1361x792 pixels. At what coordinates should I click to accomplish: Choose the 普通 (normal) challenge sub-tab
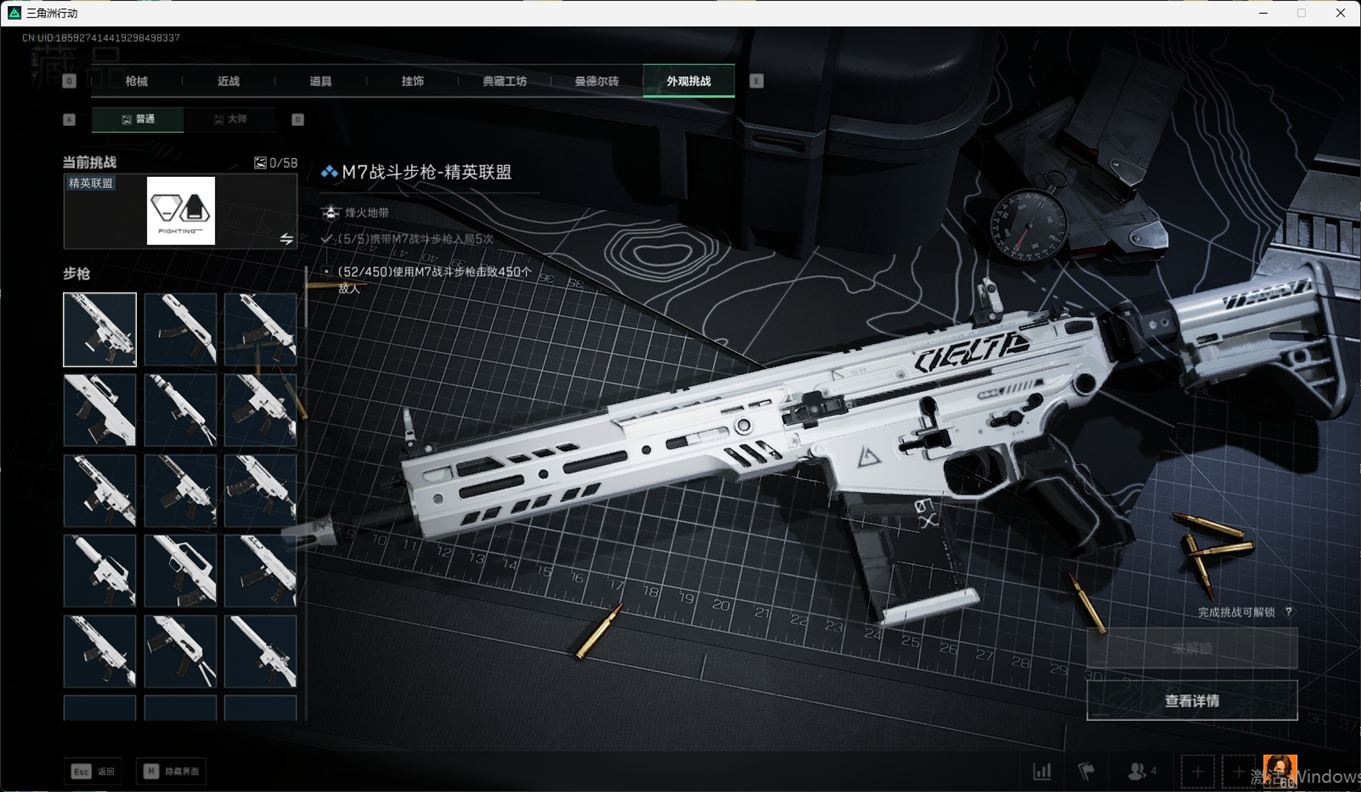click(x=138, y=119)
